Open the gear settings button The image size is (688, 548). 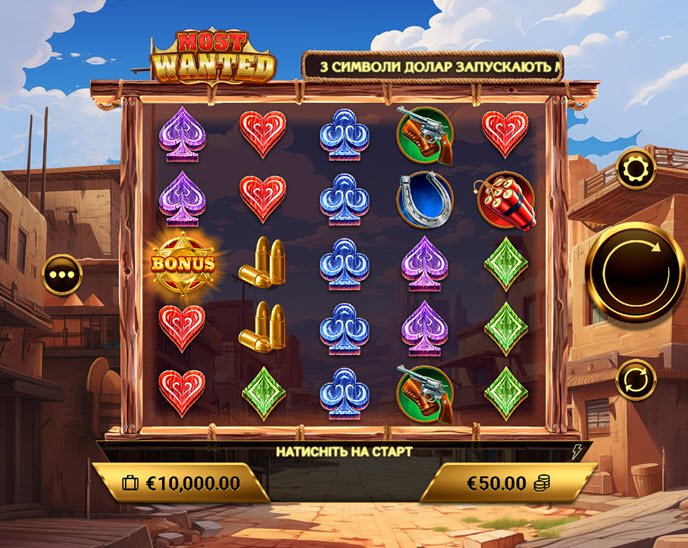click(636, 169)
